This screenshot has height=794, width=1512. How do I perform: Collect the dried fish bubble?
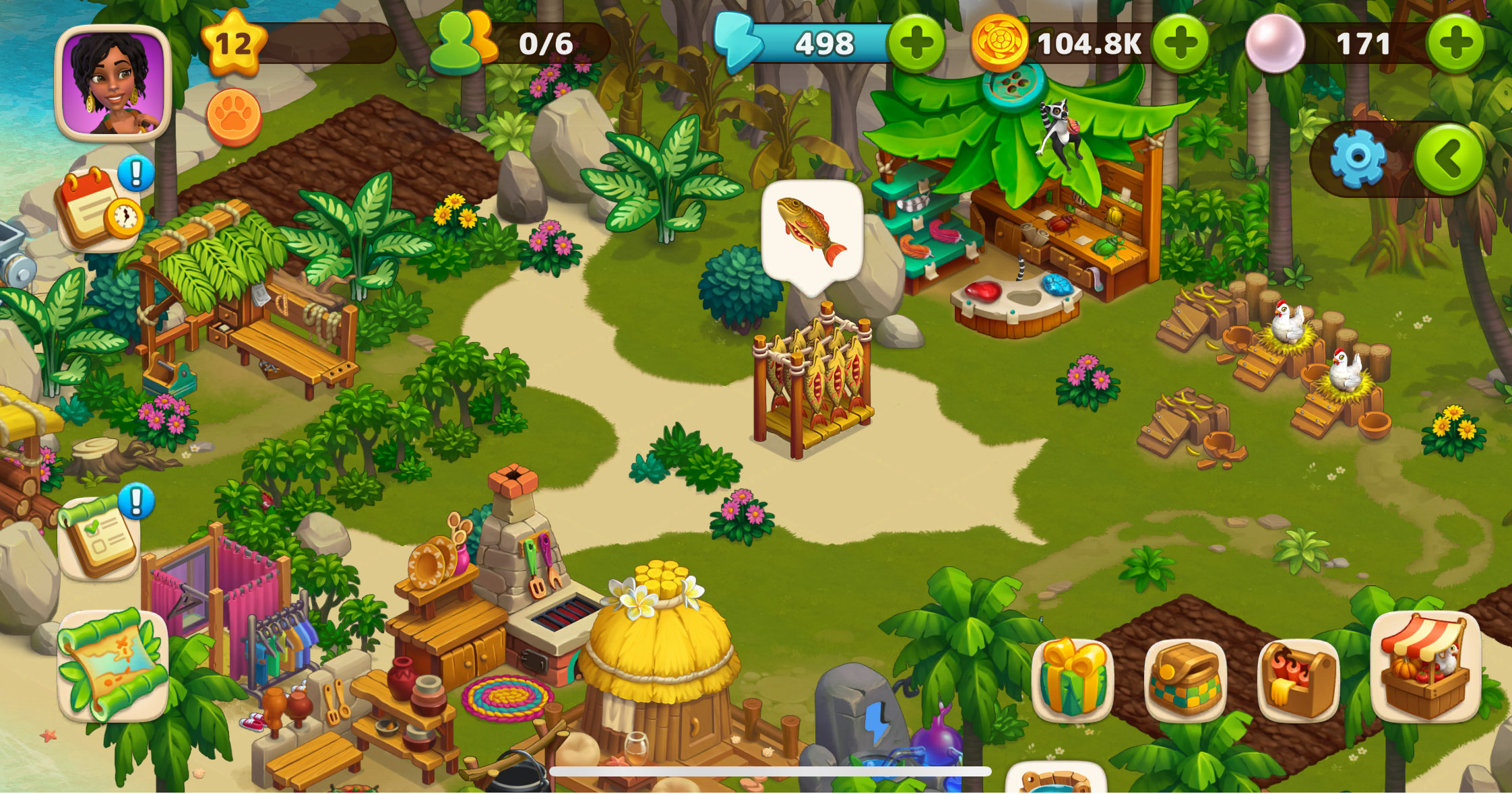point(812,231)
